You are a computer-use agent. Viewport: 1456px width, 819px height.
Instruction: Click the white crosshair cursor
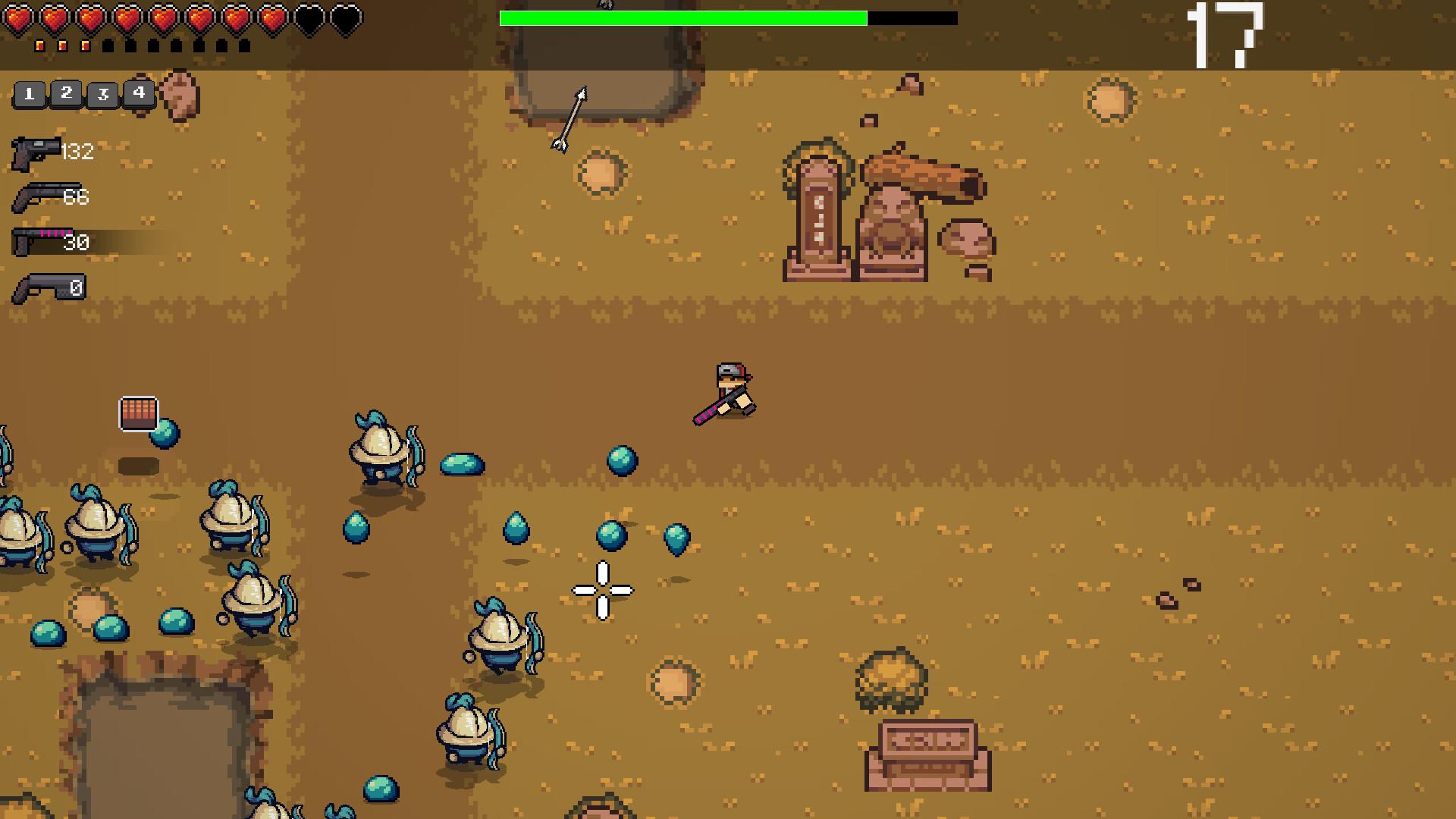coord(601,589)
